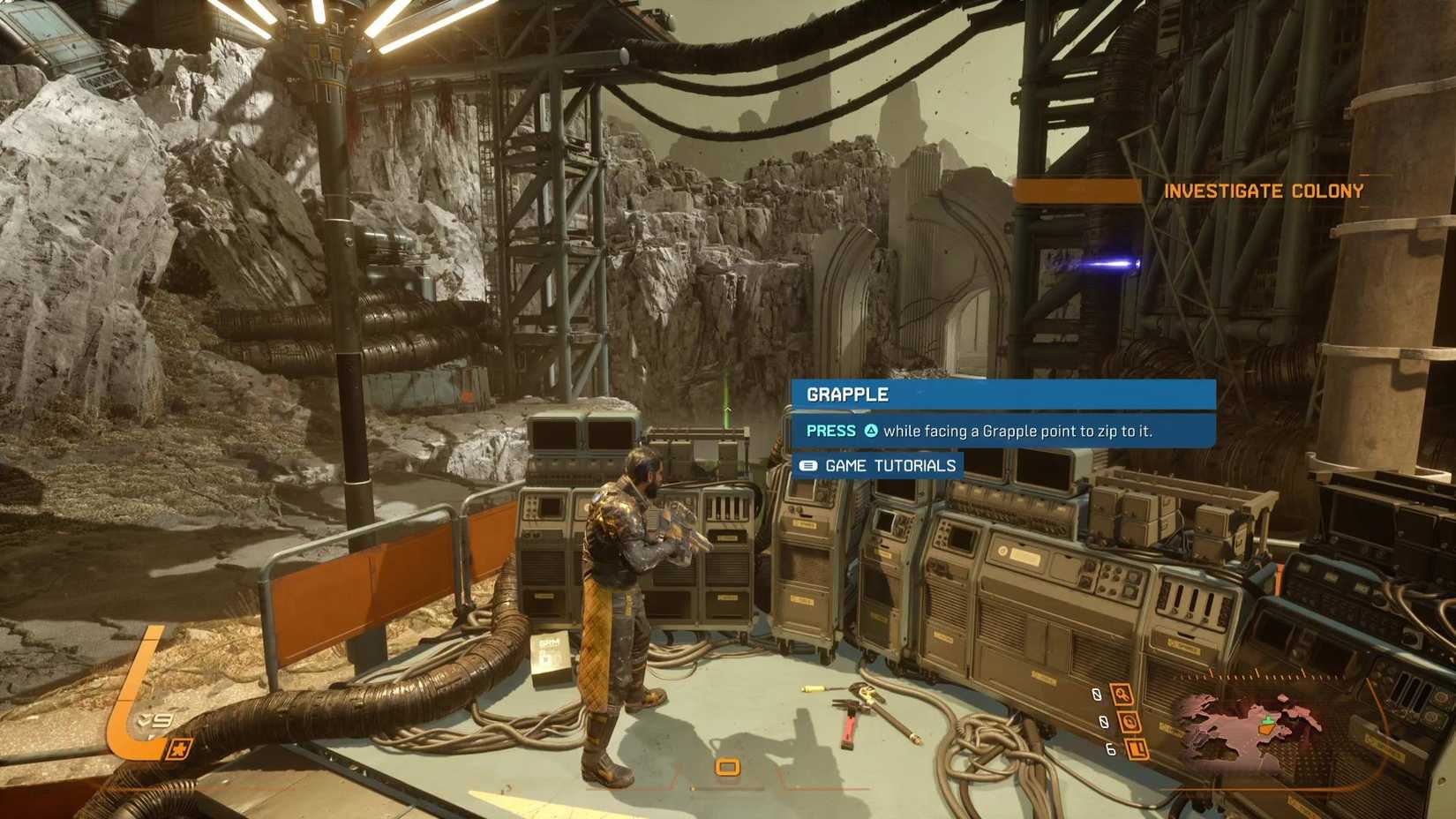
Task: Open the Game Tutorials entry
Action: click(x=878, y=465)
